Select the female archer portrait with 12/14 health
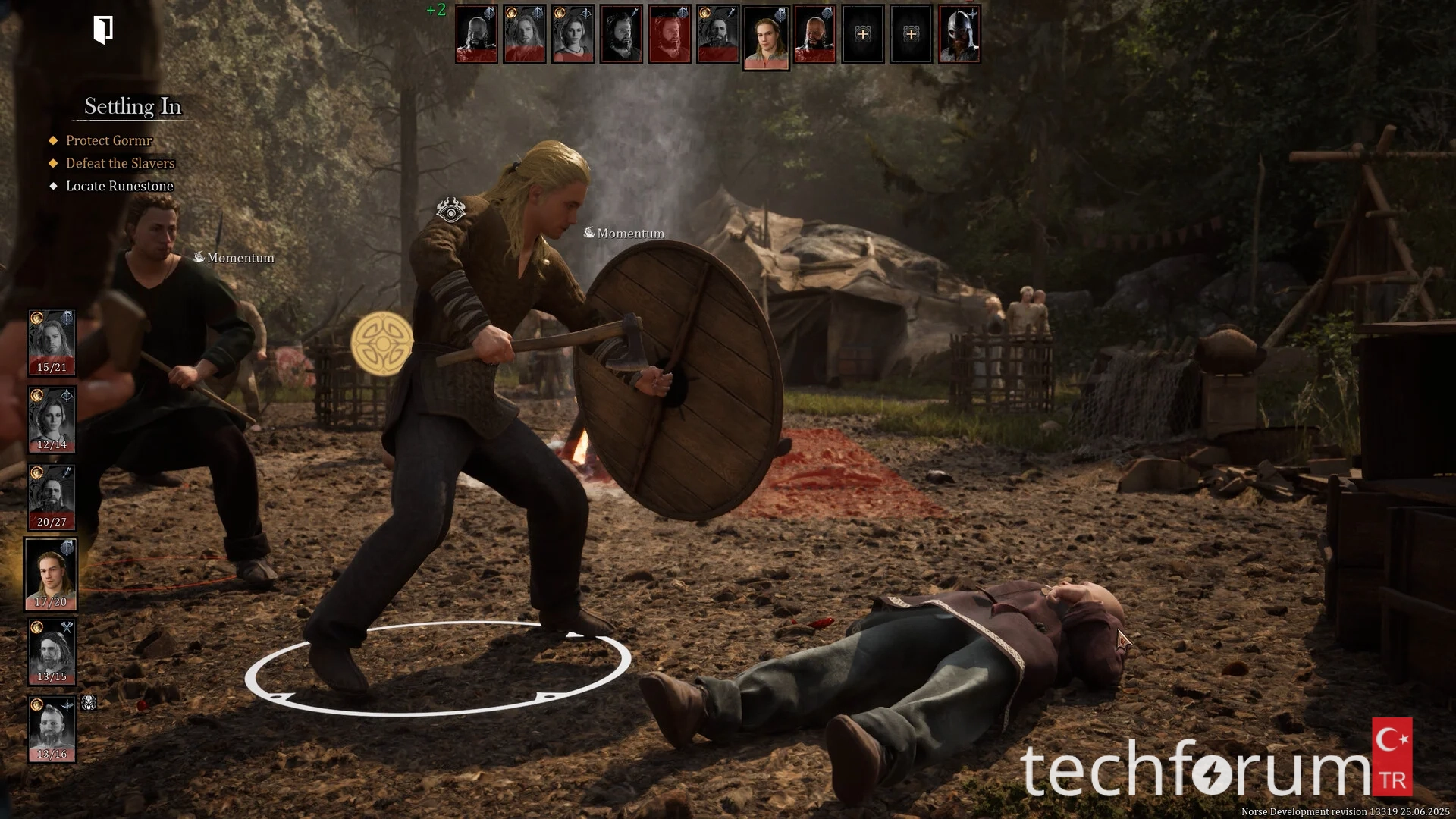 coord(52,420)
